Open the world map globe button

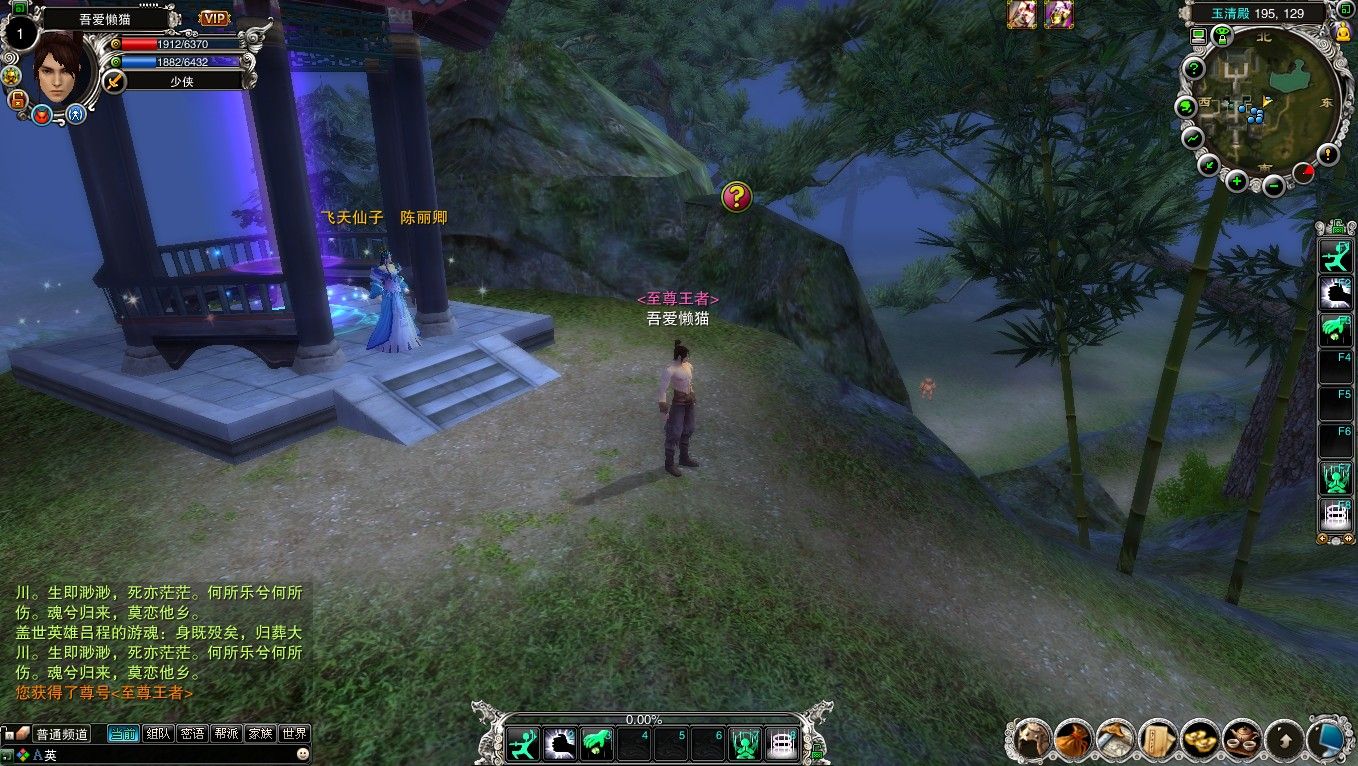click(x=1186, y=106)
